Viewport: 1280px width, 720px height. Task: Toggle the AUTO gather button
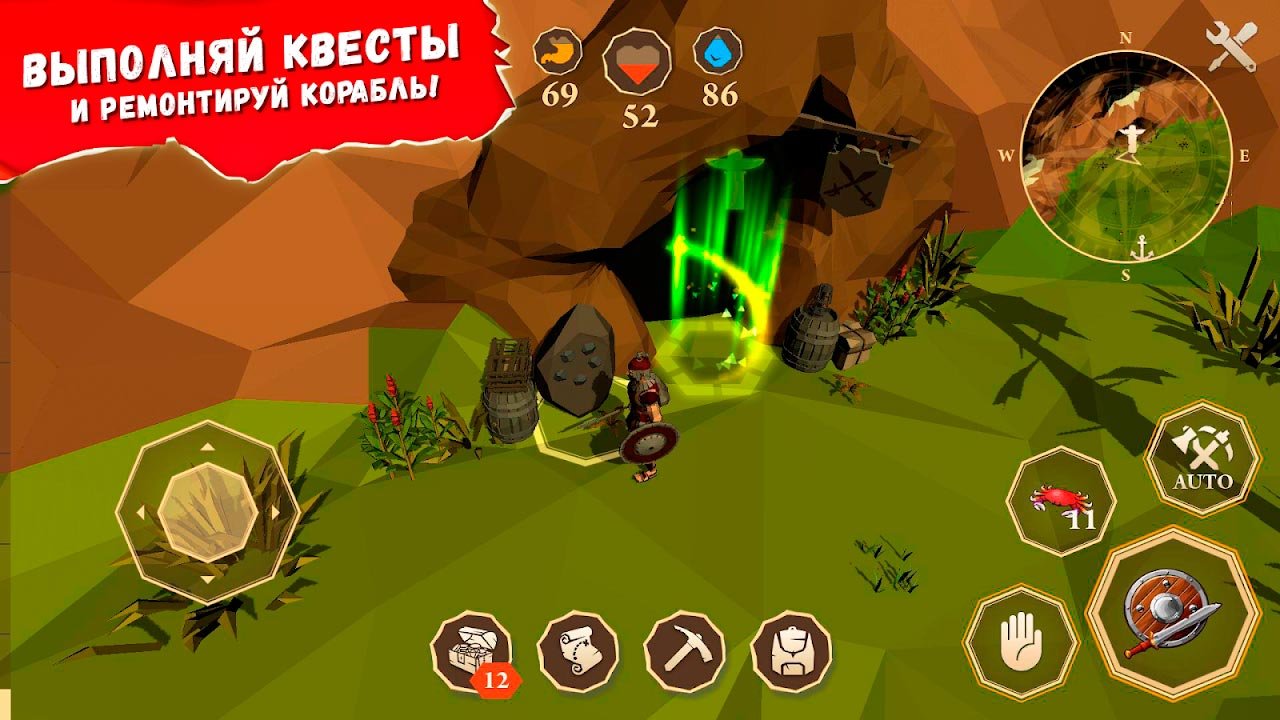point(1202,458)
